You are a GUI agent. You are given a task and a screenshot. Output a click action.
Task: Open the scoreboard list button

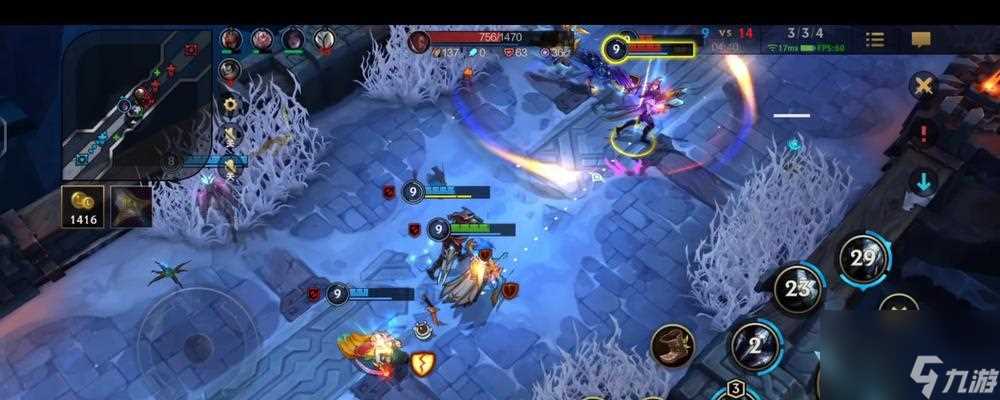pos(875,40)
